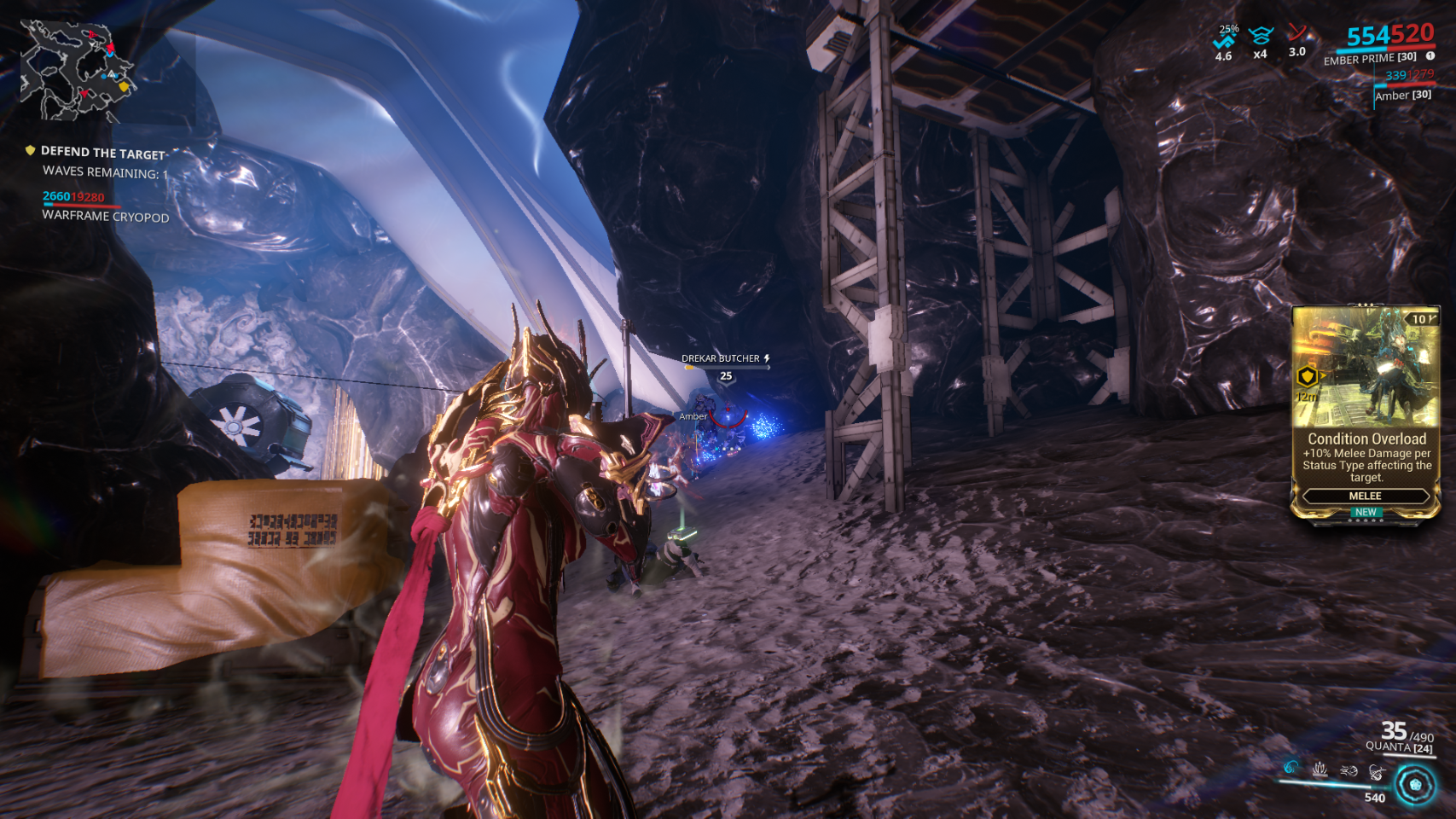
Task: Cast the fireball ability icon
Action: [1349, 770]
